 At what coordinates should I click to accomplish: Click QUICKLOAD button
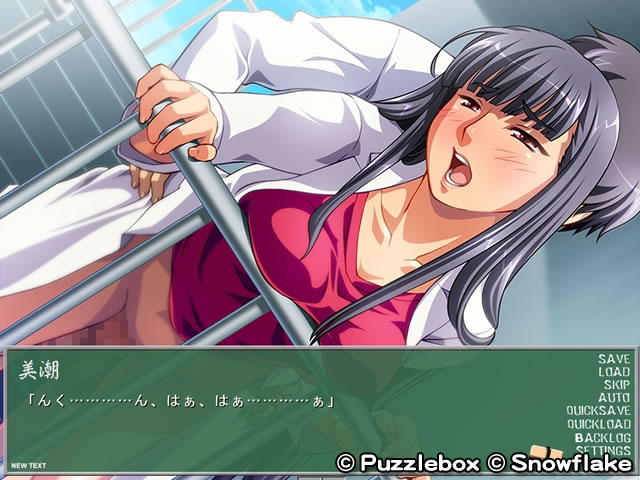598,424
